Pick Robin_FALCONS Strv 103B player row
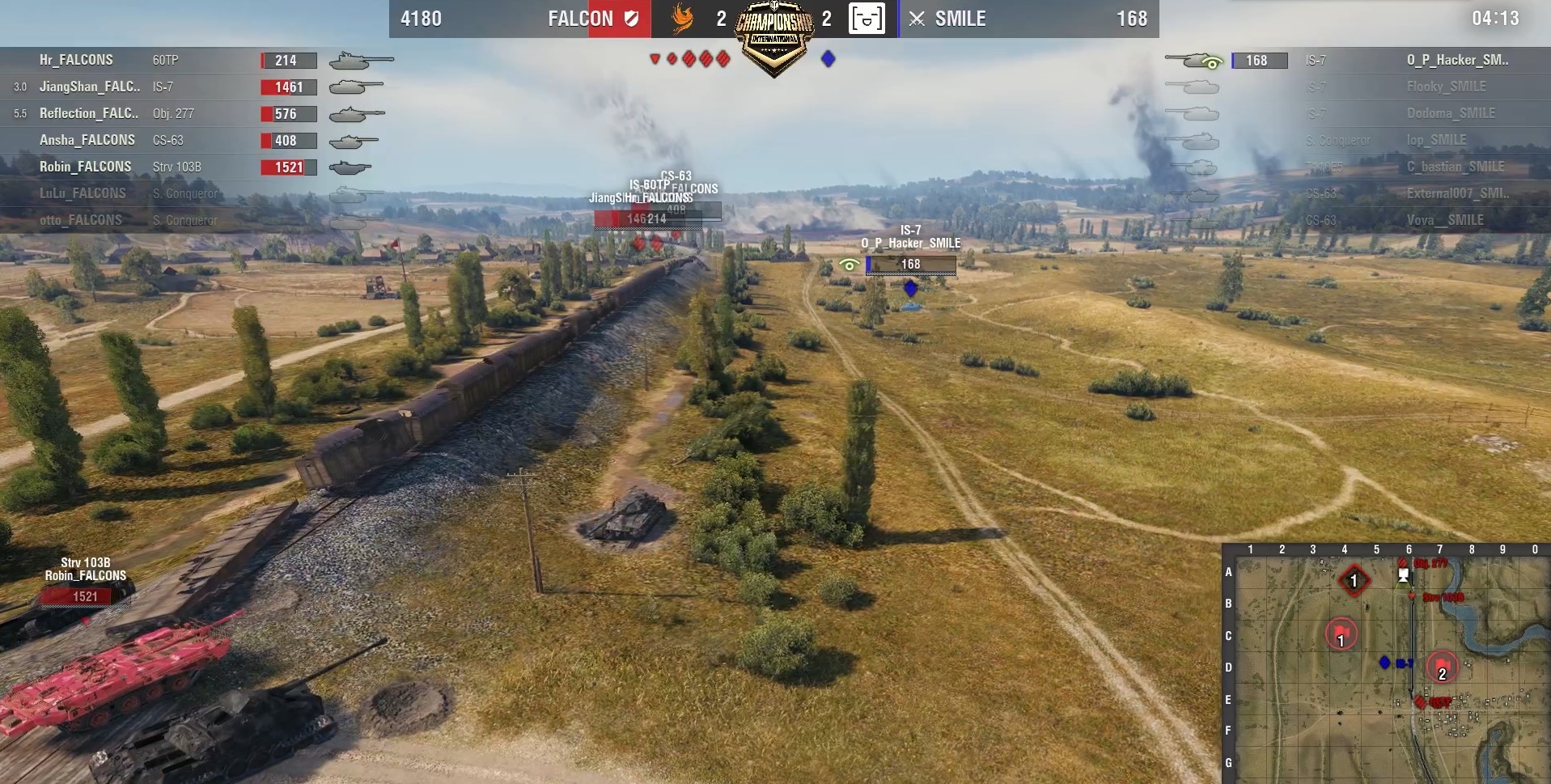Viewport: 1551px width, 784px height. coord(162,167)
